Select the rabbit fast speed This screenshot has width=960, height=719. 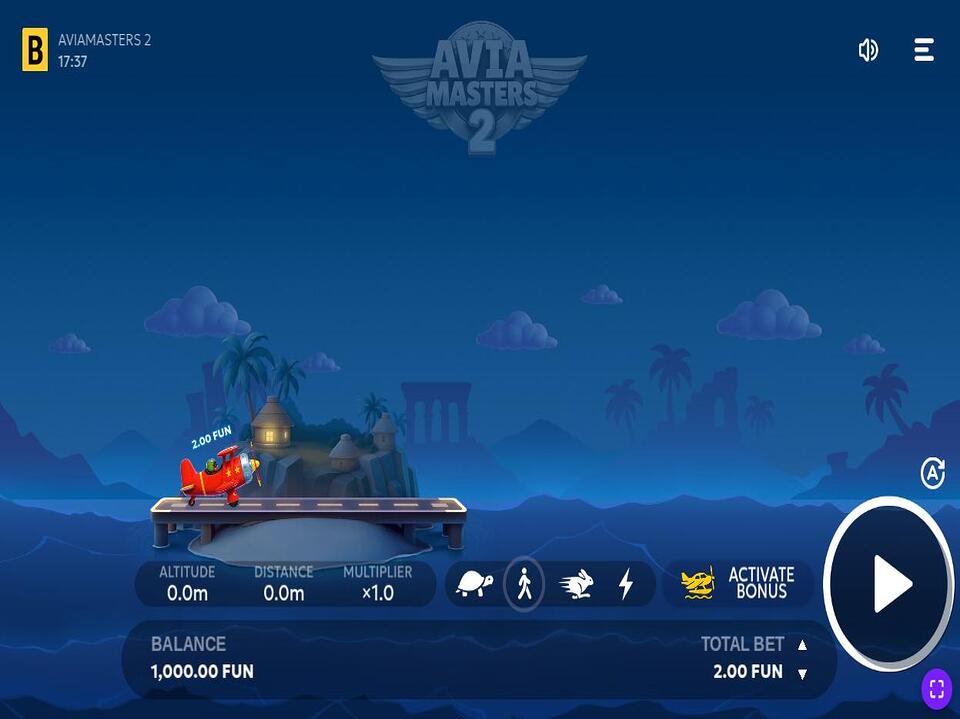(x=576, y=584)
